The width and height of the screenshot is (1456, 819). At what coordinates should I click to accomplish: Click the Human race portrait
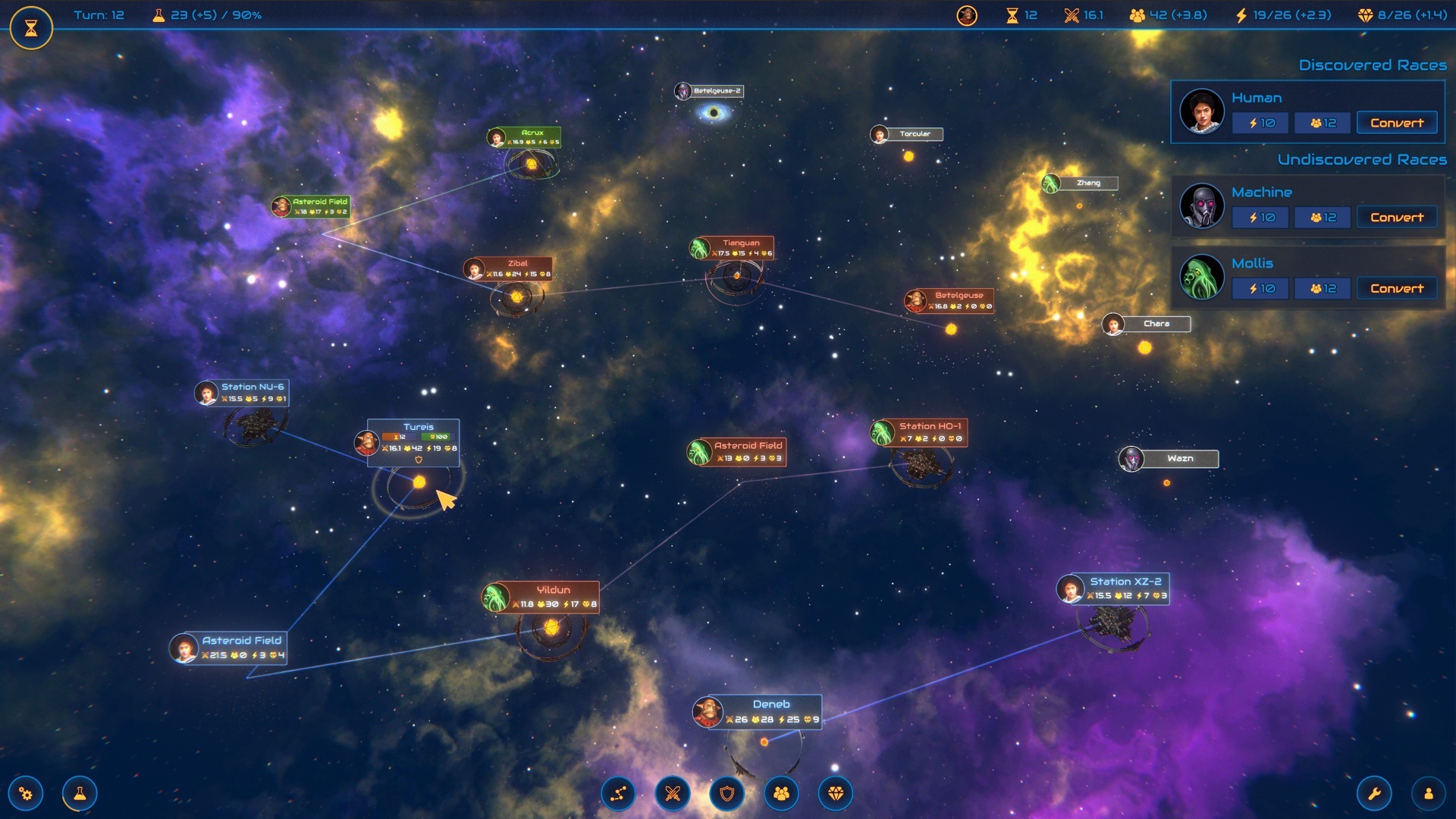(x=1202, y=111)
